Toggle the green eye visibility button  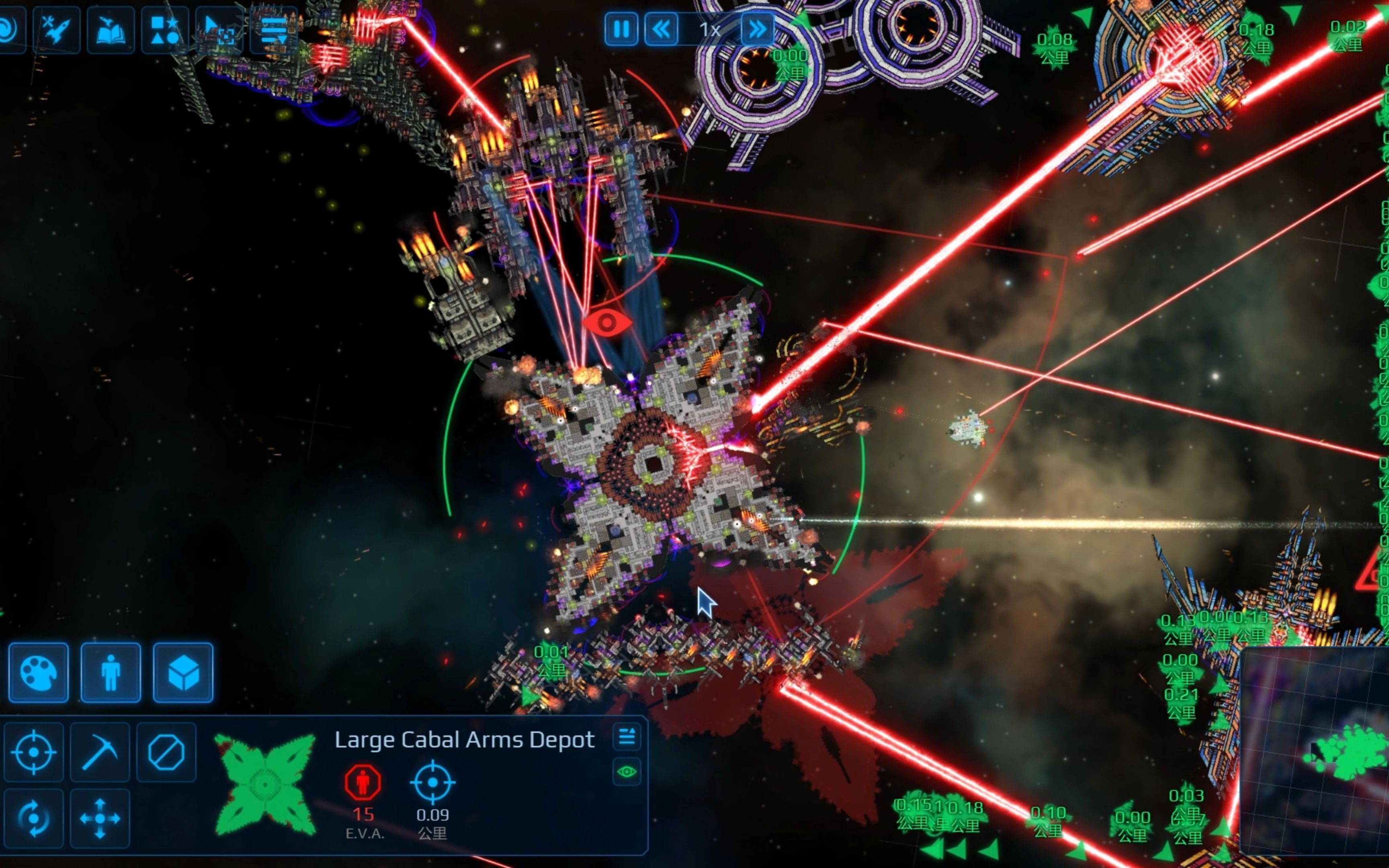tap(627, 772)
